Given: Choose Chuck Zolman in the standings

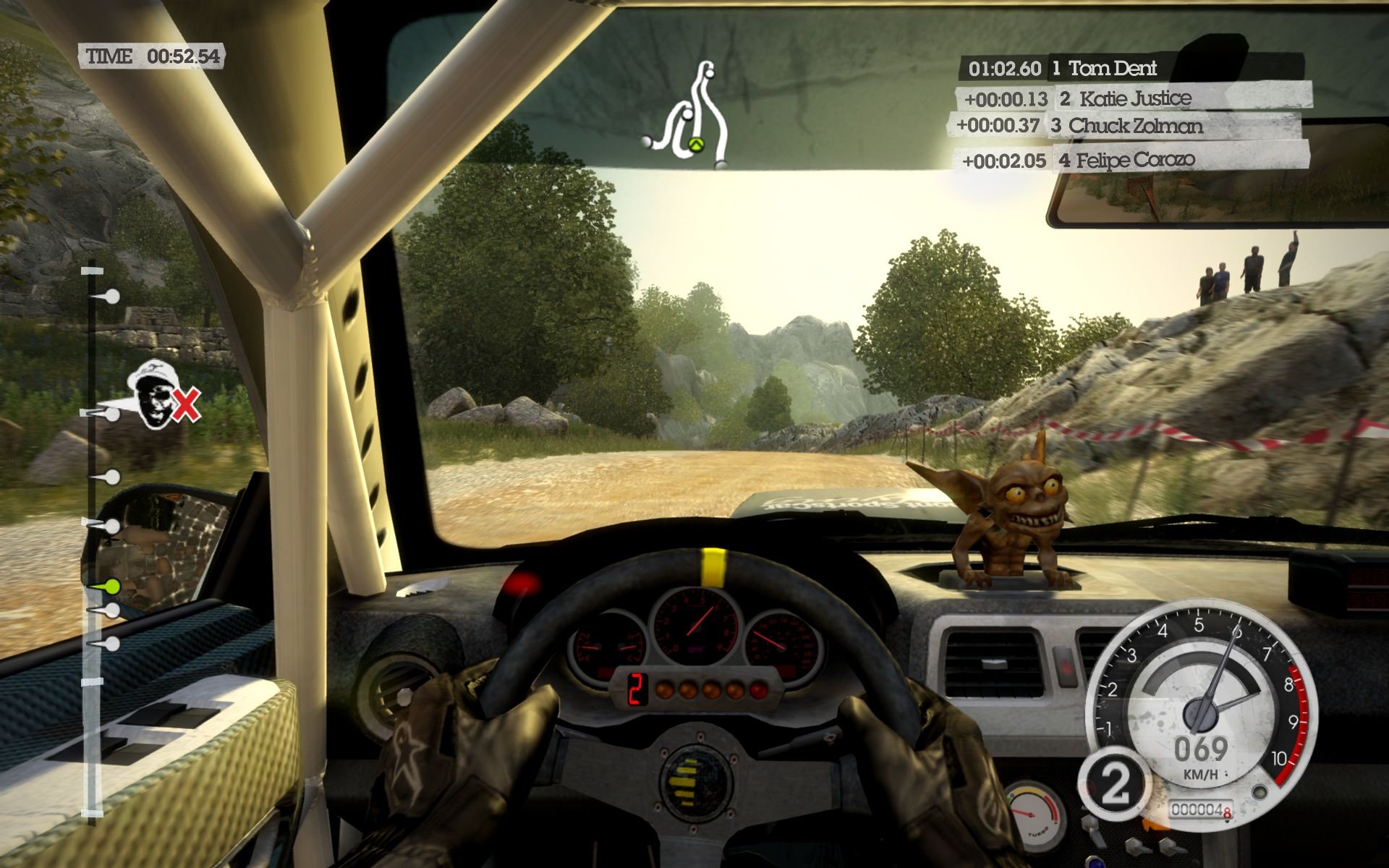Looking at the screenshot, I should click(x=1123, y=126).
